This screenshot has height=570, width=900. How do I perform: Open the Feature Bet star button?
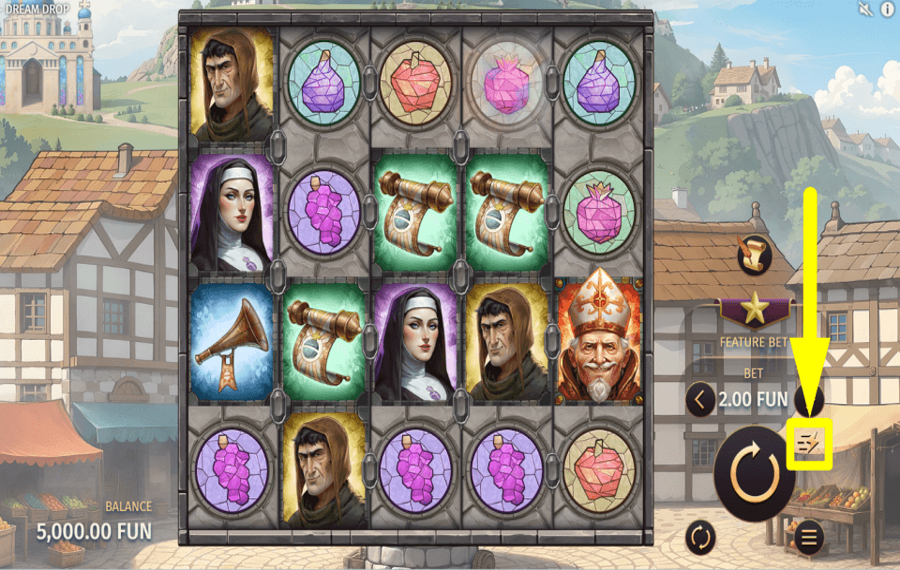tap(753, 309)
